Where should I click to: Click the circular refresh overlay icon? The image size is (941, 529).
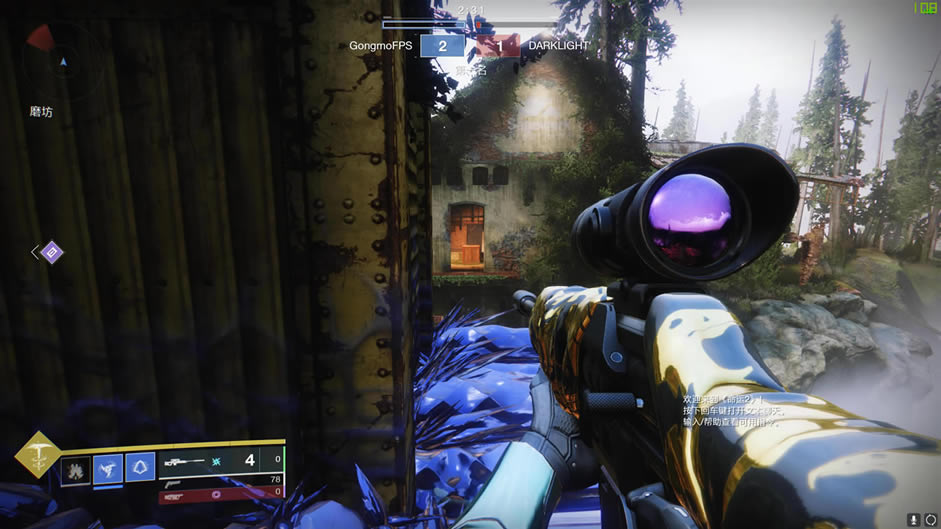click(x=931, y=519)
